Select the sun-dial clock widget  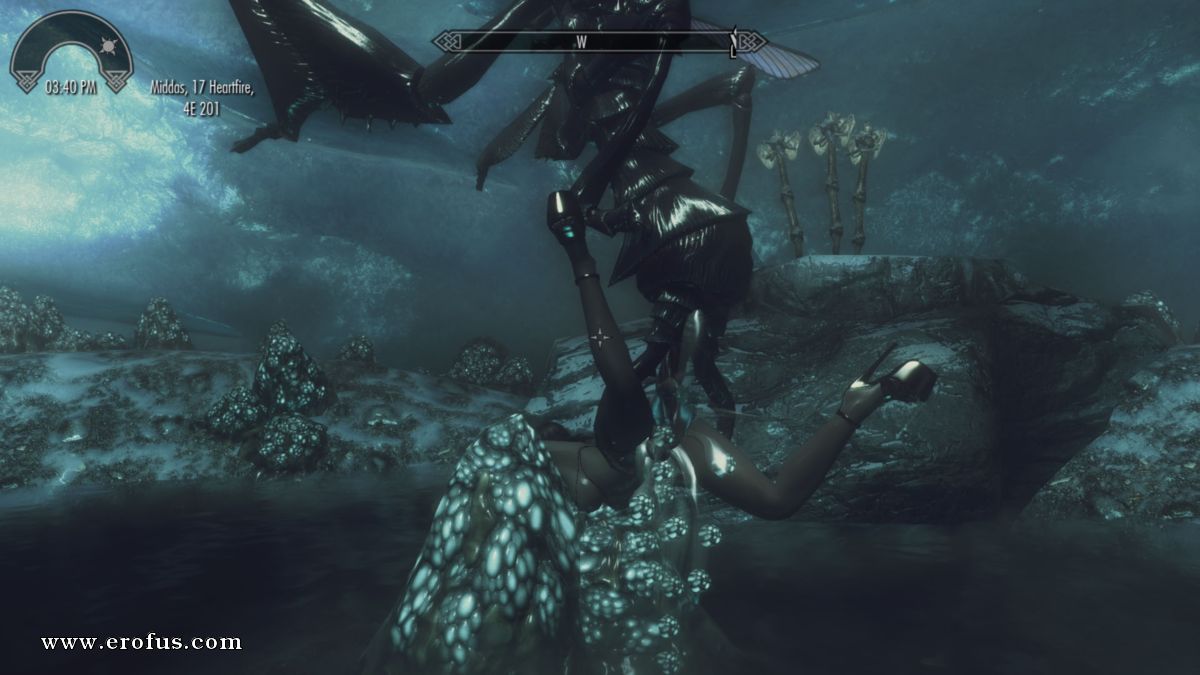point(71,51)
